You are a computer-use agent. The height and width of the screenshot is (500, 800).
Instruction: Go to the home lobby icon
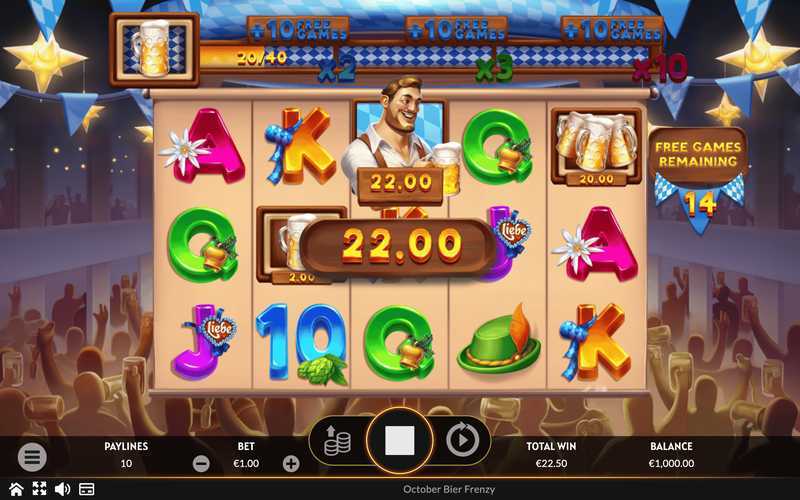pyautogui.click(x=15, y=489)
